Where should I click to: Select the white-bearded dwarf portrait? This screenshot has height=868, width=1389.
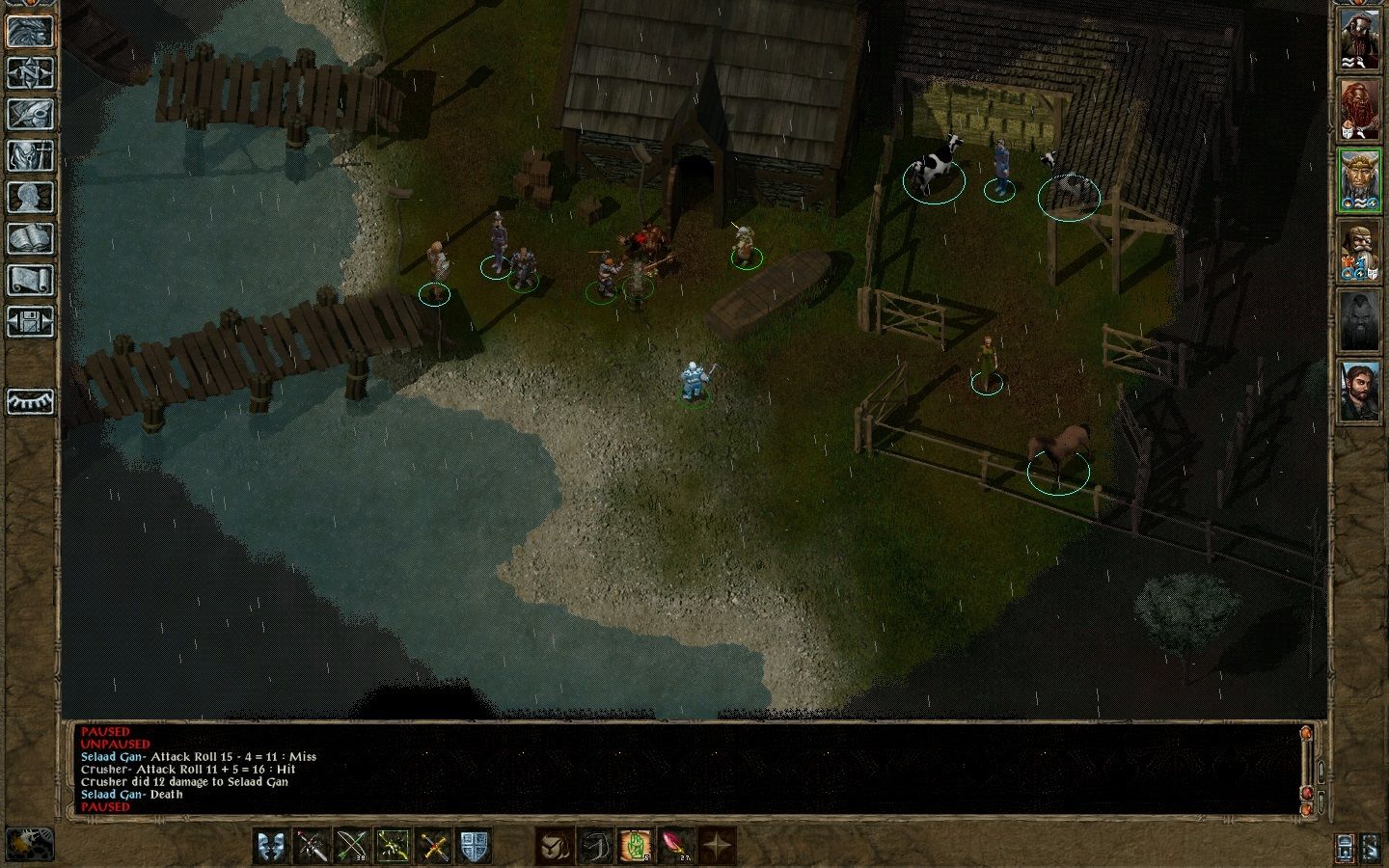pos(1360,251)
